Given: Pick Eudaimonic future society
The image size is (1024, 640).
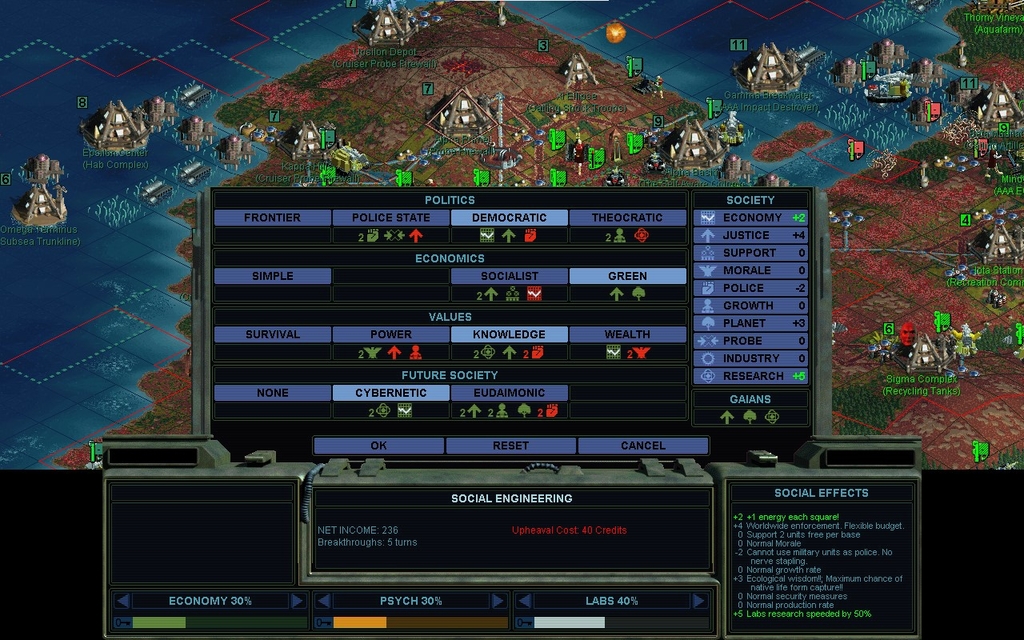Looking at the screenshot, I should click(x=509, y=393).
